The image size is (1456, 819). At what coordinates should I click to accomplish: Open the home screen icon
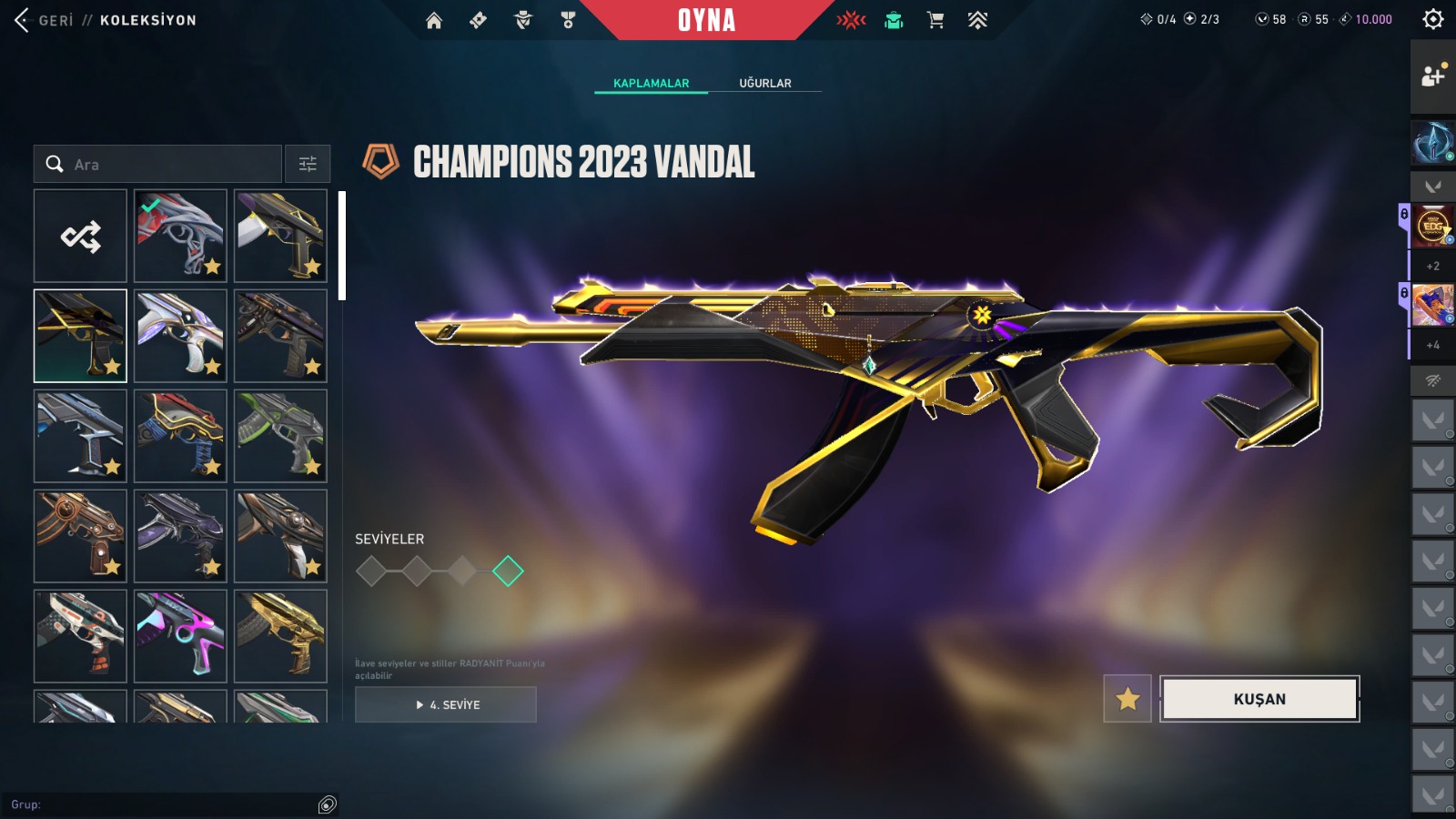[x=434, y=20]
